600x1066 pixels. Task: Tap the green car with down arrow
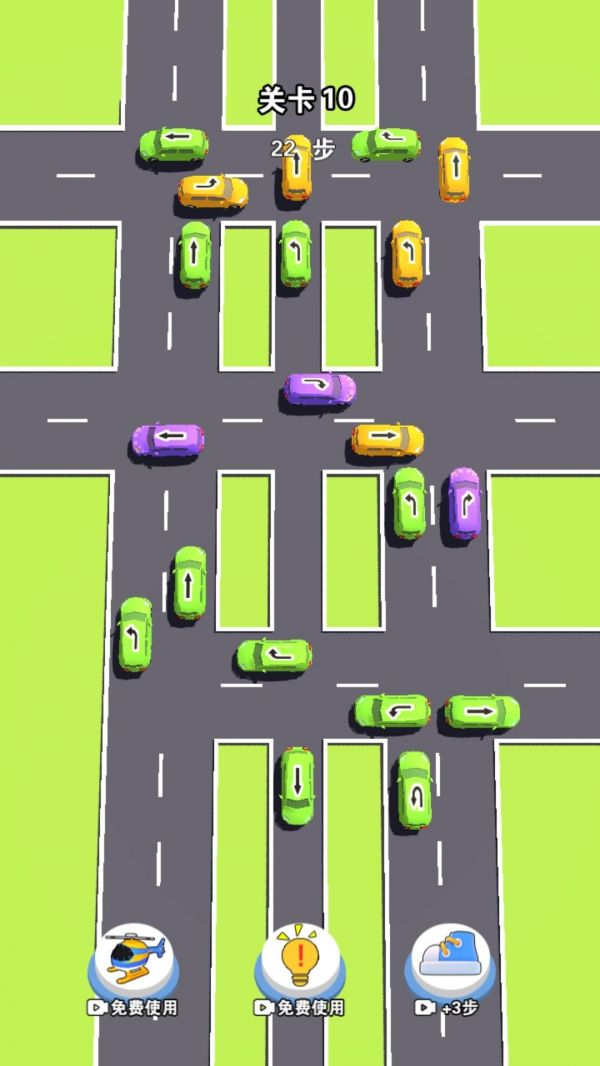296,785
